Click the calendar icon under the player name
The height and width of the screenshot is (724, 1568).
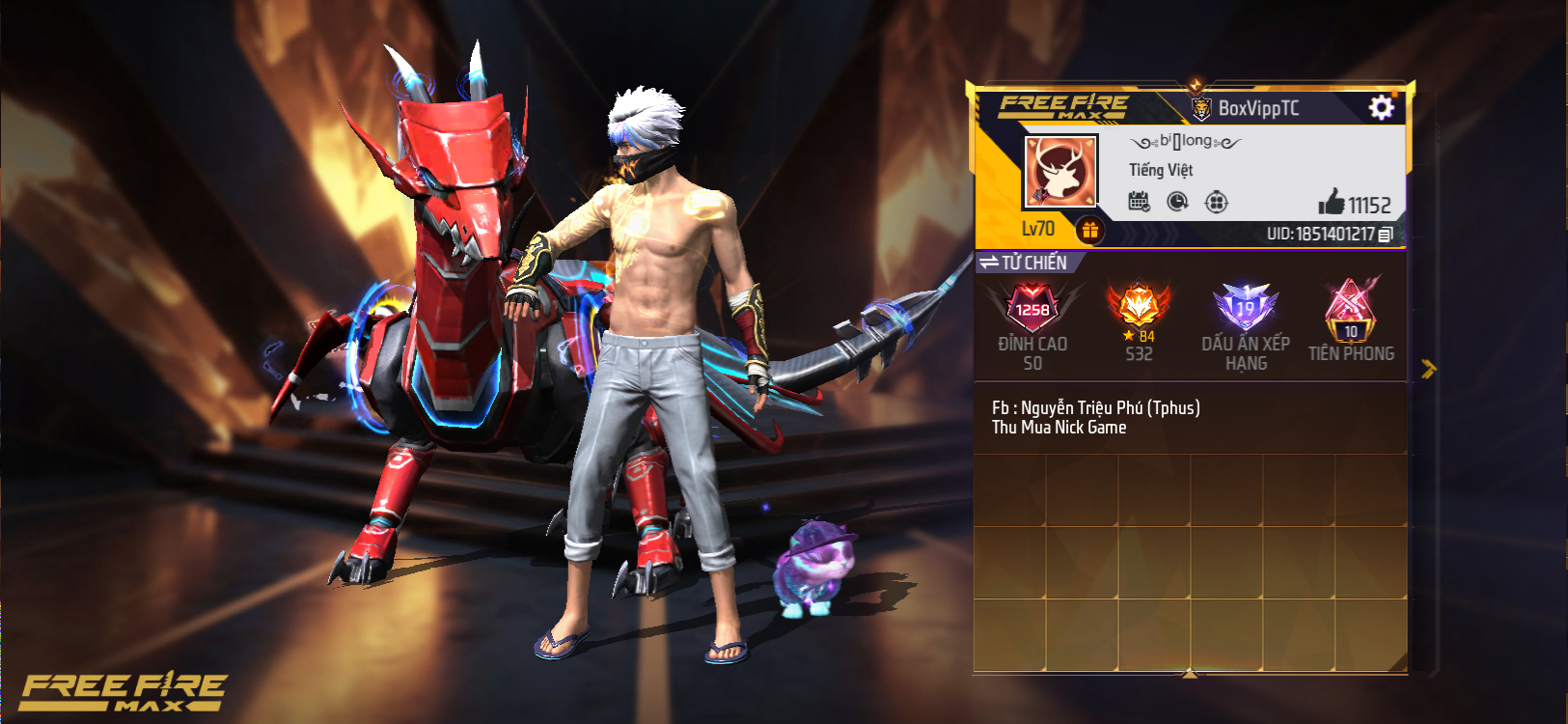point(1139,202)
